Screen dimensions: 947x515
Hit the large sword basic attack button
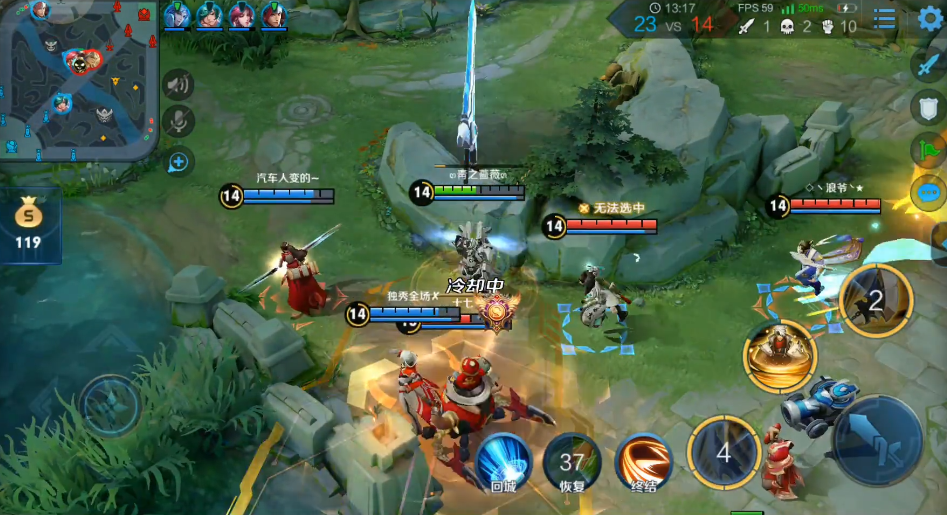878,440
